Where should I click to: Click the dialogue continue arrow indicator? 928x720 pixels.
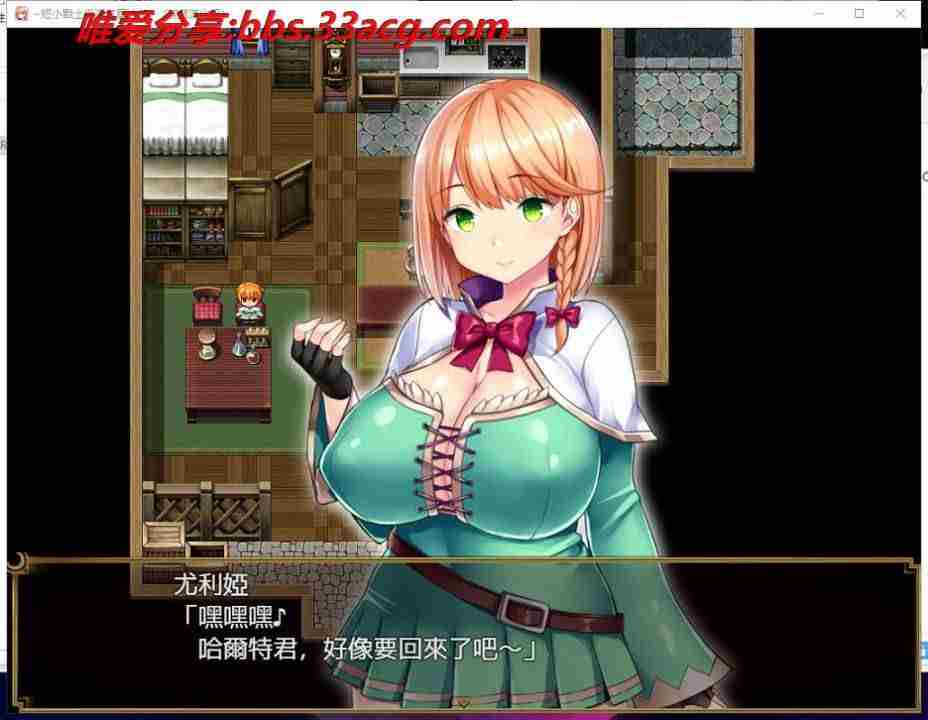(464, 703)
